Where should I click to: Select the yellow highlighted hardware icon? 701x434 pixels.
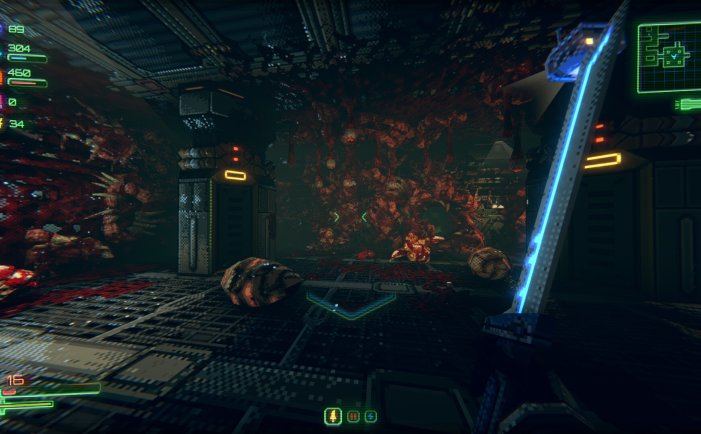[x=334, y=416]
